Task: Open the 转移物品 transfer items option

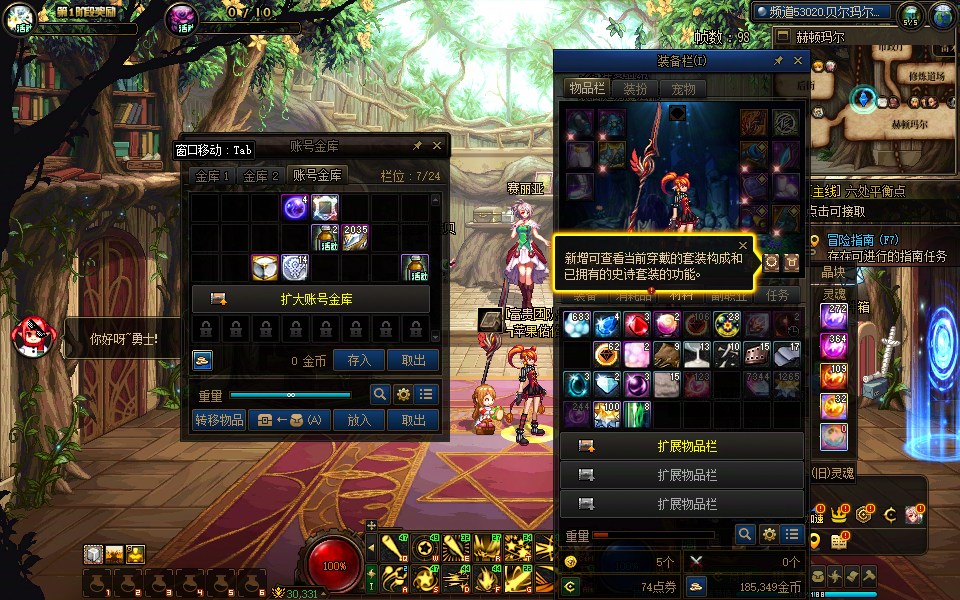Action: click(x=219, y=420)
